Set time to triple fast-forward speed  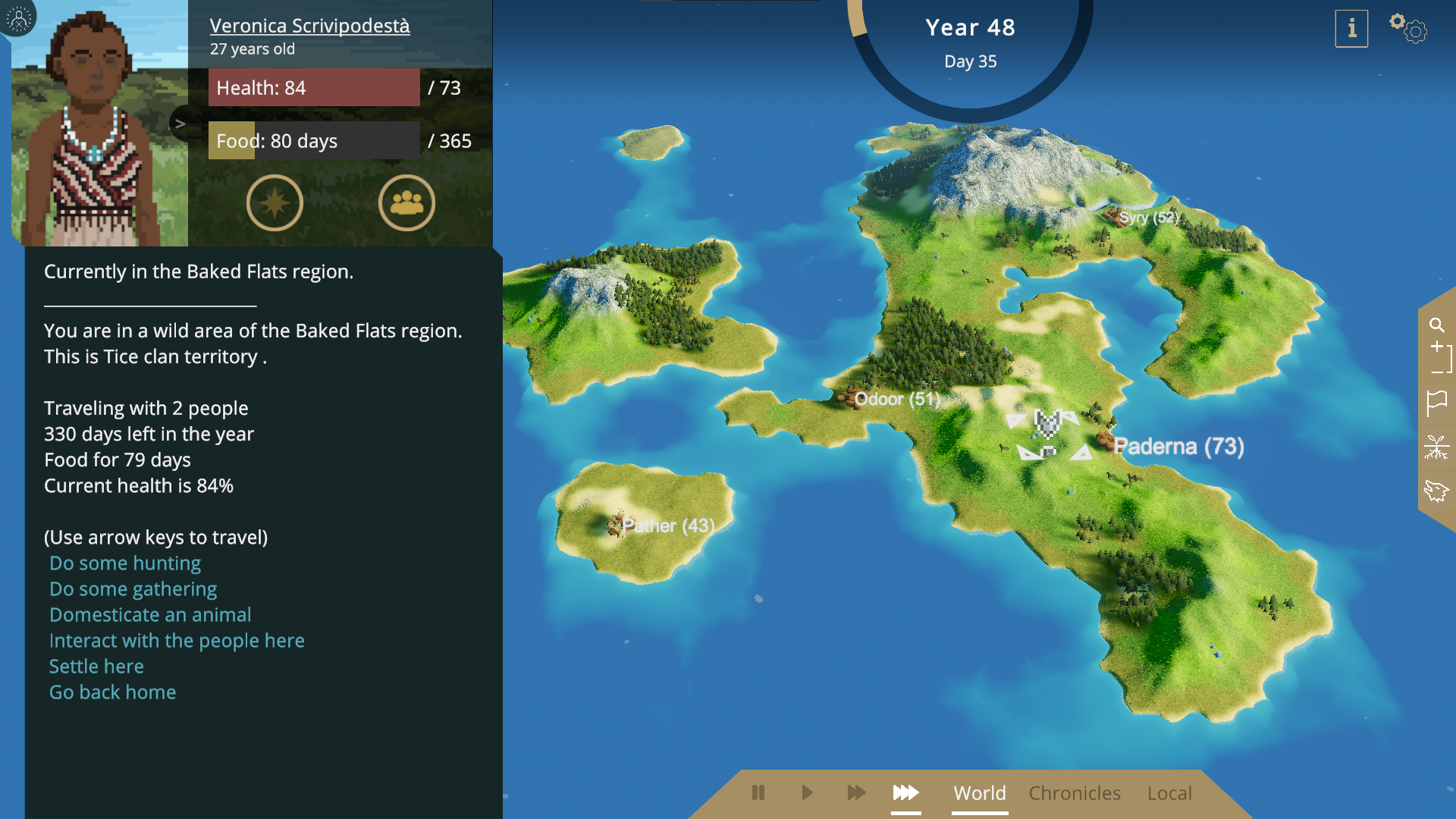coord(905,792)
